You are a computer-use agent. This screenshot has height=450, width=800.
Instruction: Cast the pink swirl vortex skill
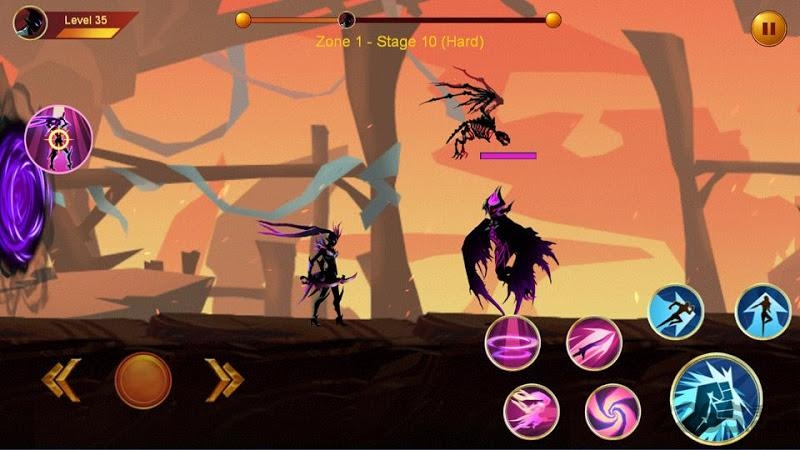pos(612,411)
